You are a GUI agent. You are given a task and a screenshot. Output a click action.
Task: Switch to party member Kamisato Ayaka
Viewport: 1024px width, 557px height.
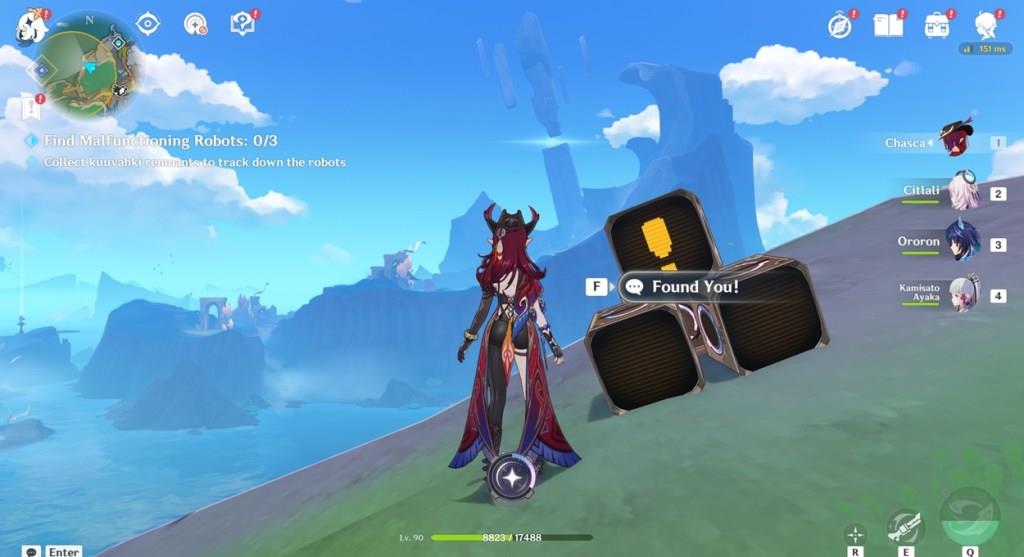pos(963,294)
